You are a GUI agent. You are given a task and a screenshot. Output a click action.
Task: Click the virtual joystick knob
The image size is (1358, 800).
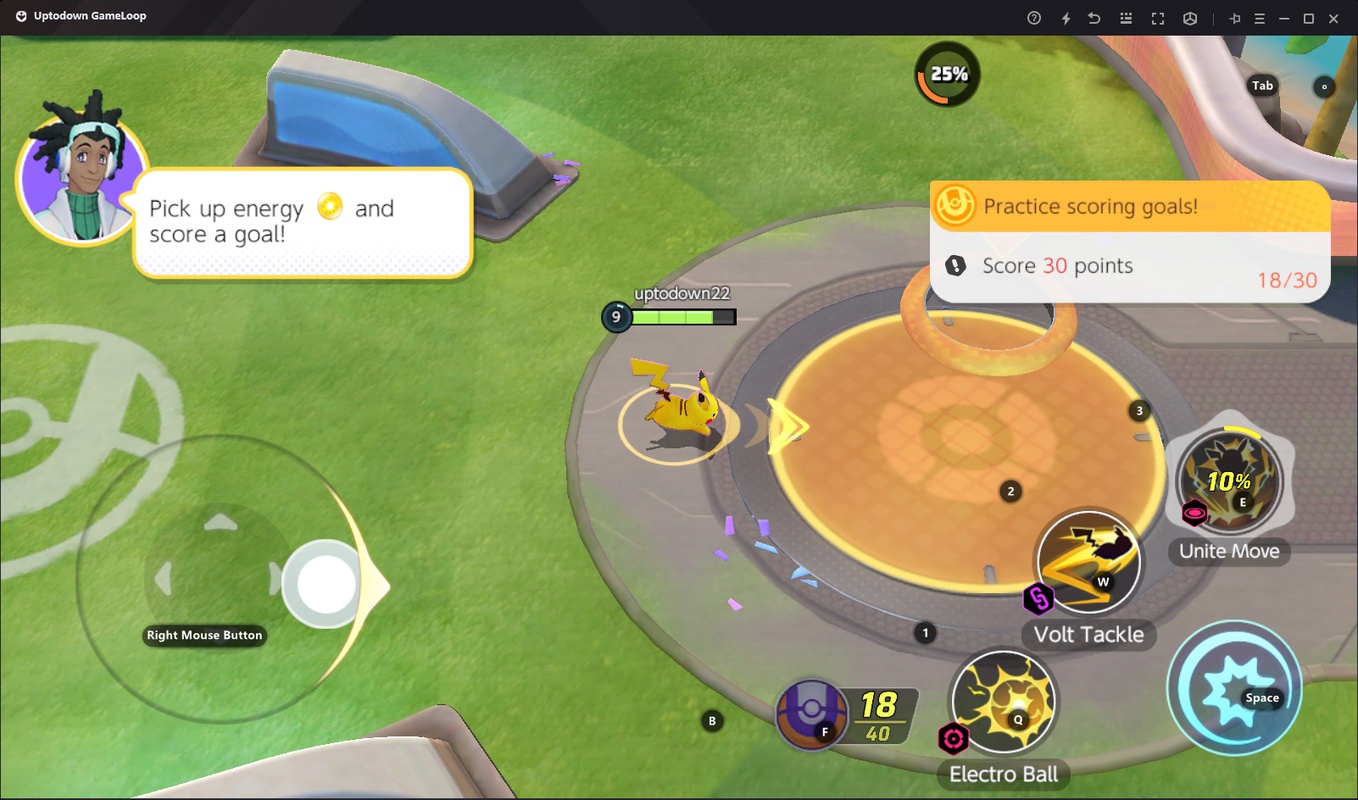pos(320,583)
